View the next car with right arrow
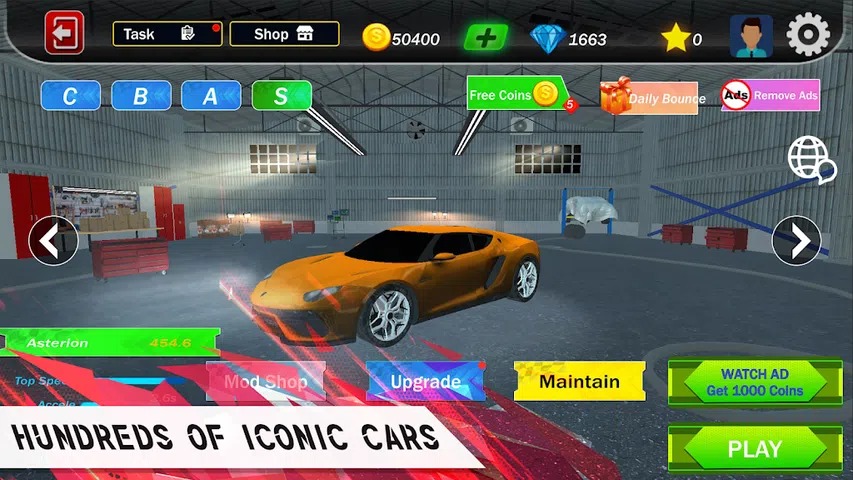Image resolution: width=853 pixels, height=480 pixels. 797,241
